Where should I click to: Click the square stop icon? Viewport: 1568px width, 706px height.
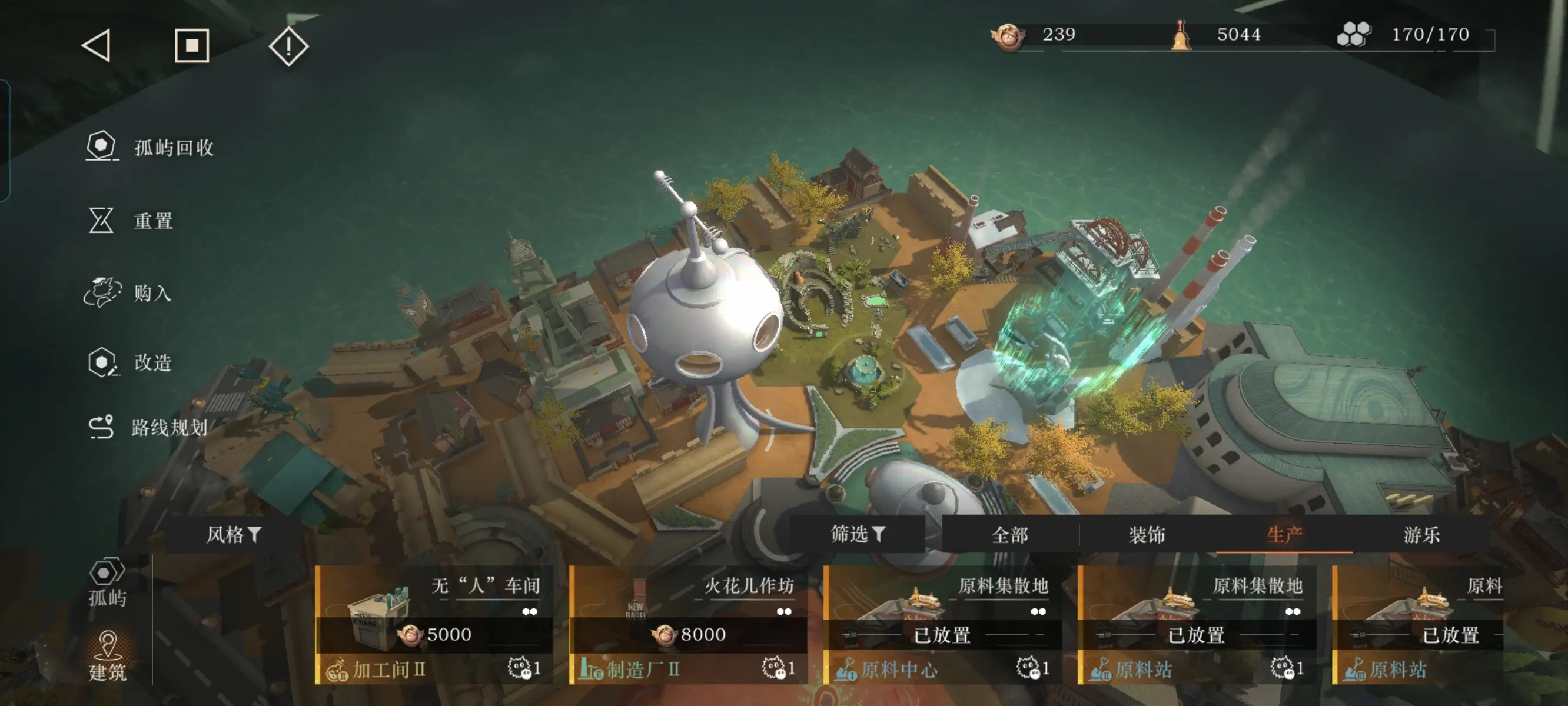tap(192, 46)
